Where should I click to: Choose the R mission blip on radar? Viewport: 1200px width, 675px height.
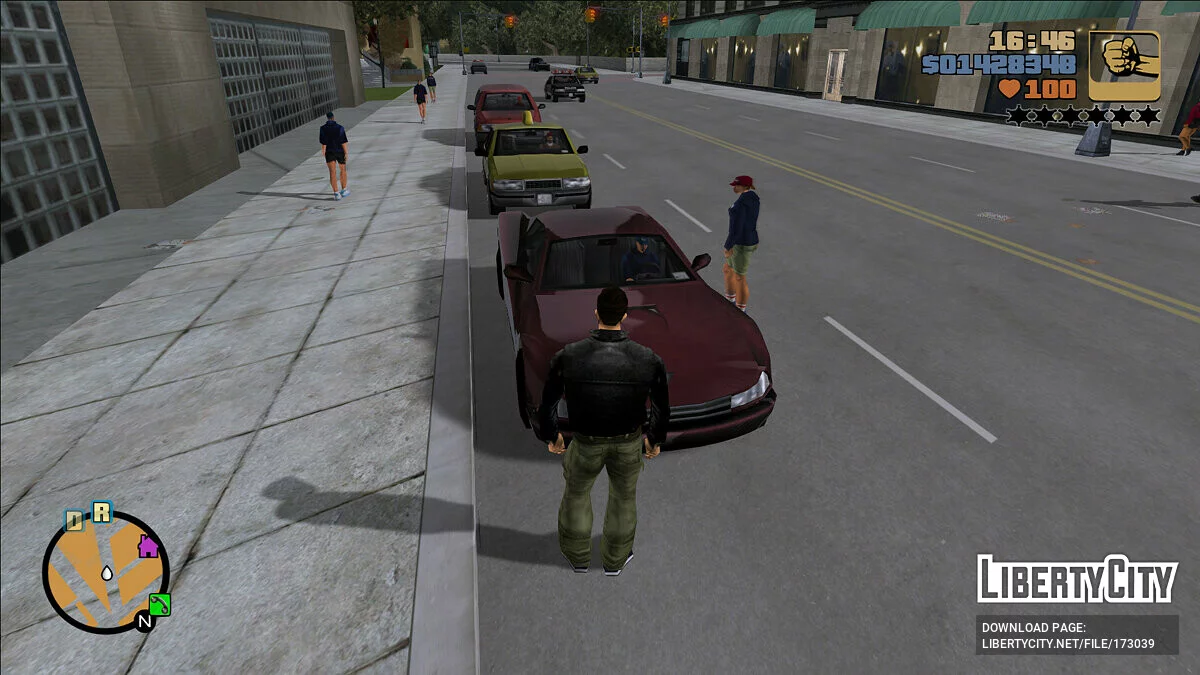[101, 513]
